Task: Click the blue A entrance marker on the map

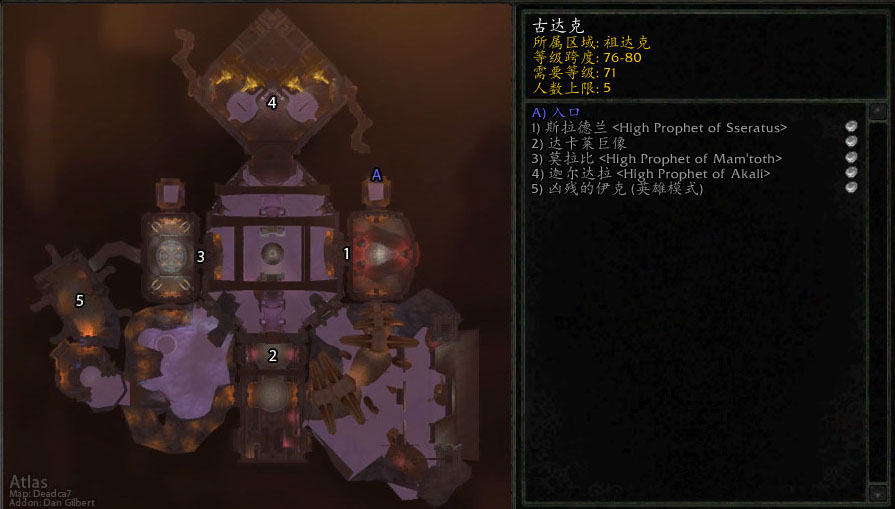Action: (376, 175)
